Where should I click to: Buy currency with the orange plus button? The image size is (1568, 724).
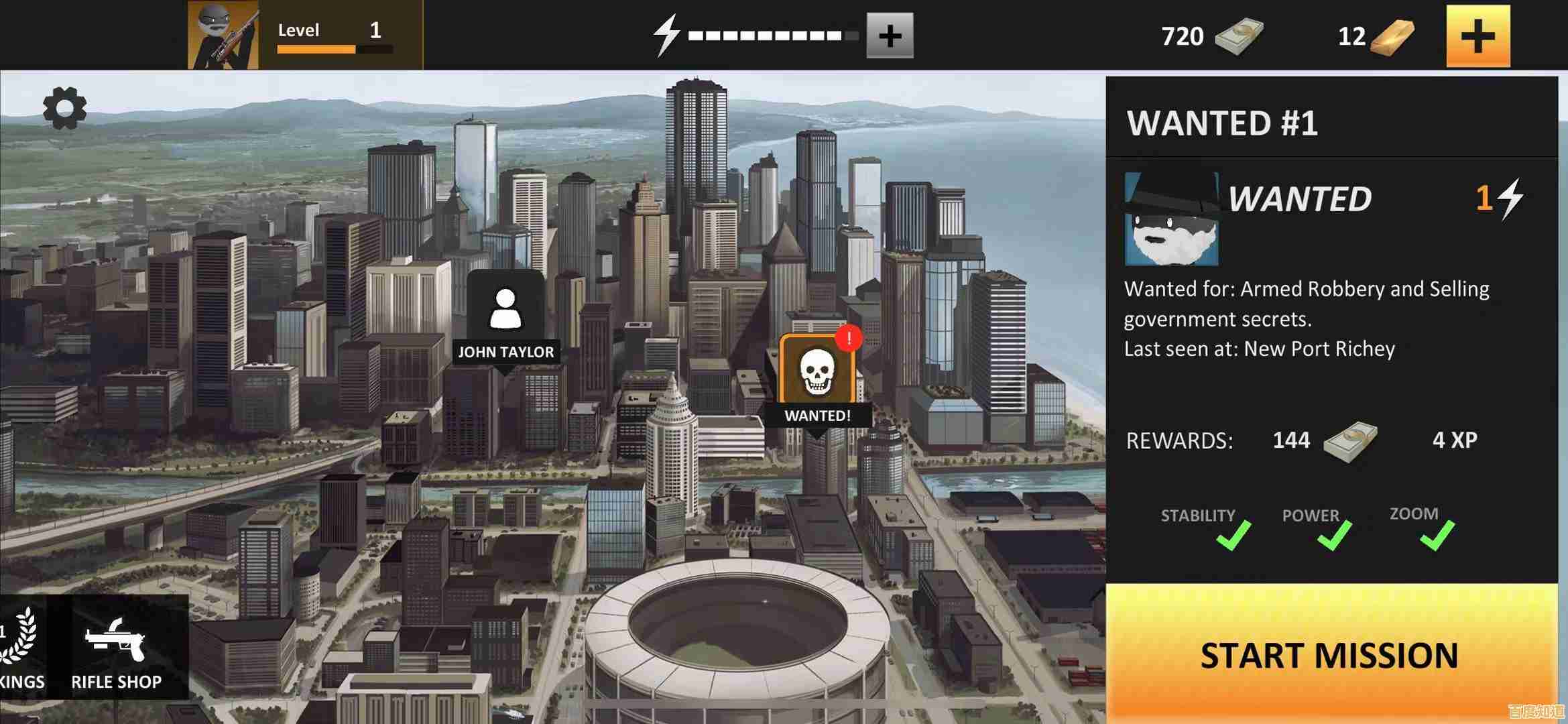click(1477, 36)
